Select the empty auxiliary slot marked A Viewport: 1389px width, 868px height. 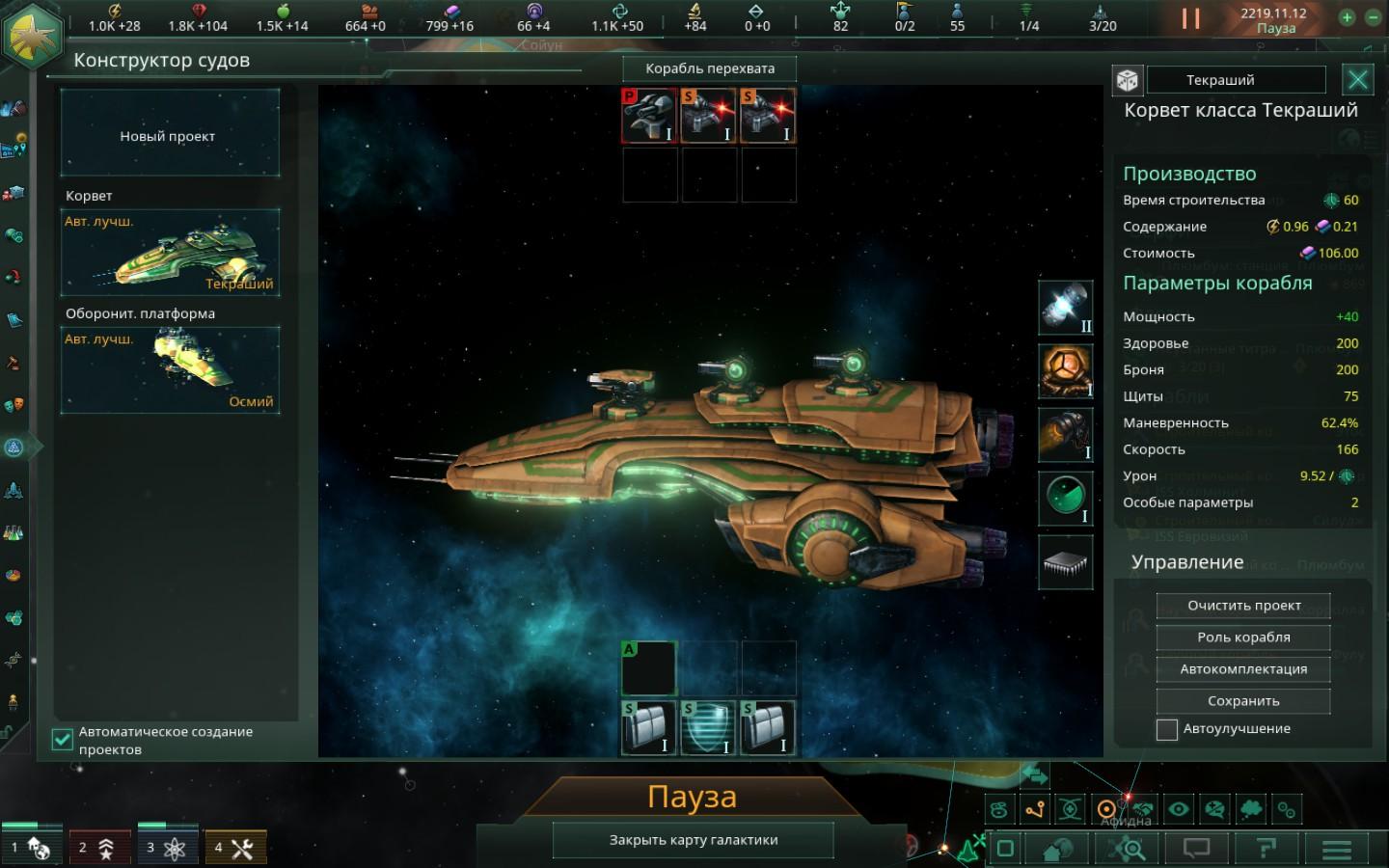coord(649,667)
